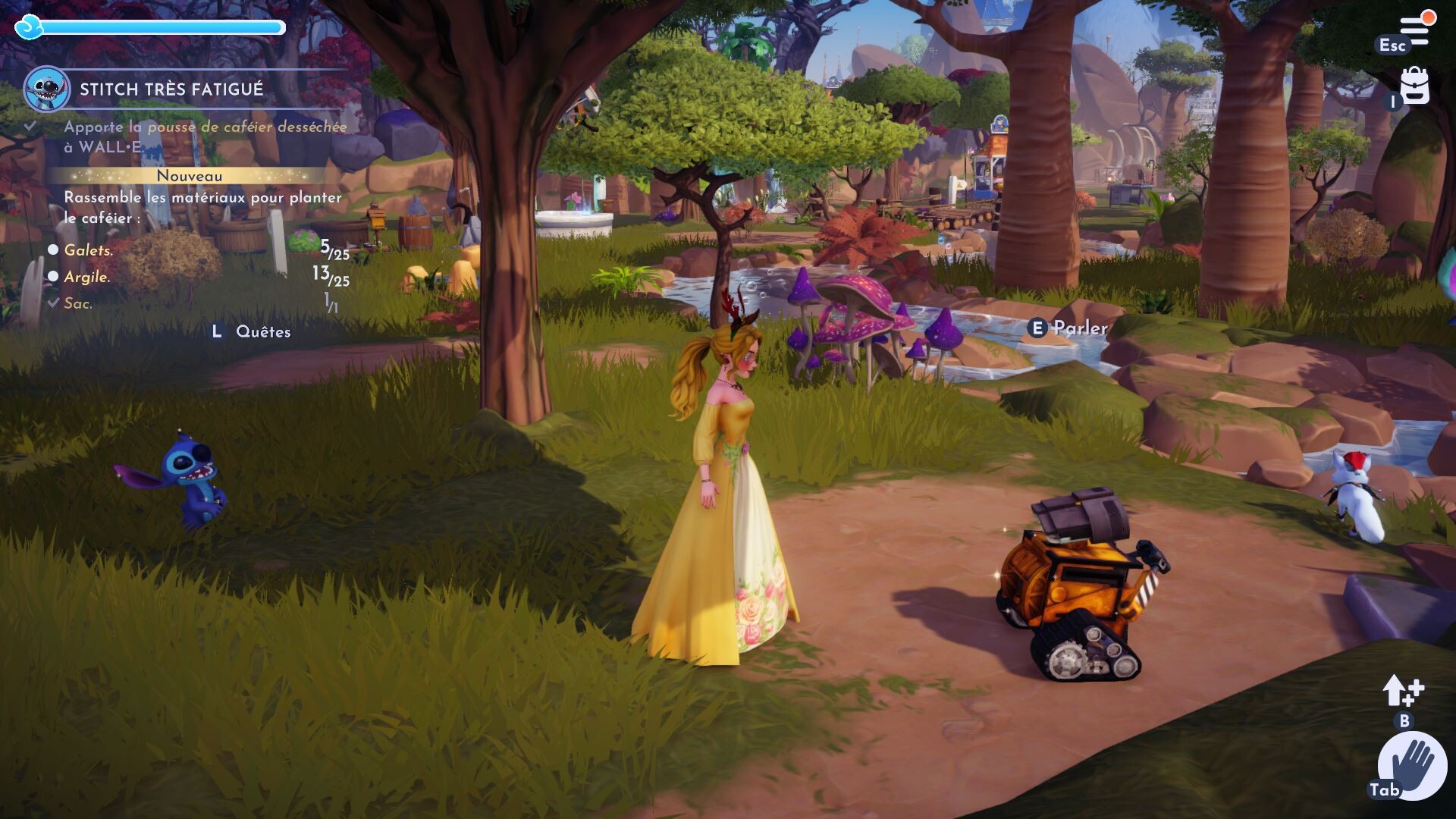Image resolution: width=1456 pixels, height=819 pixels.
Task: Open the Stitch Très Fatigué quest tracker
Action: pos(172,89)
